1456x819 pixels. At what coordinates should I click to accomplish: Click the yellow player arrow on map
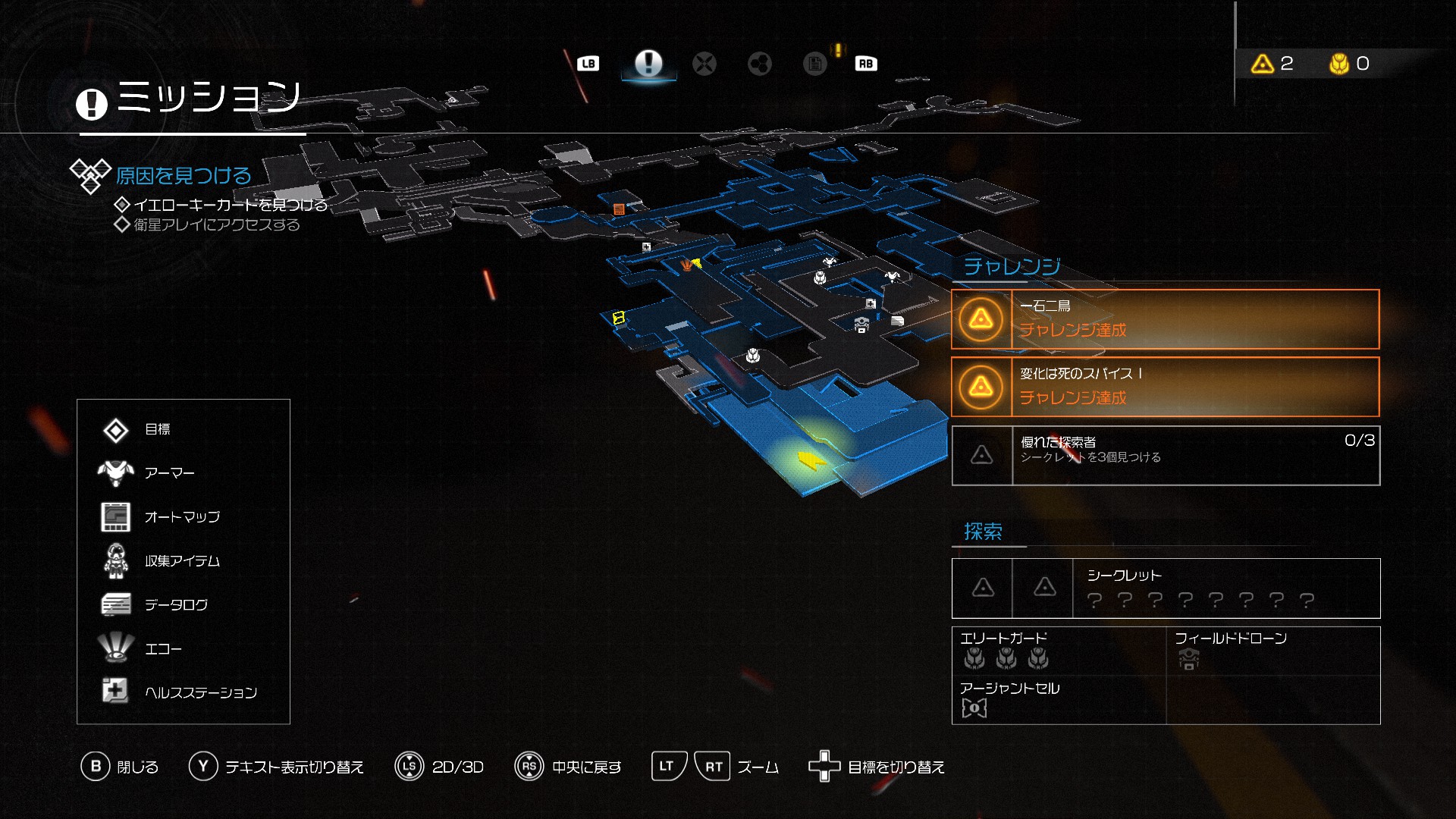click(811, 460)
